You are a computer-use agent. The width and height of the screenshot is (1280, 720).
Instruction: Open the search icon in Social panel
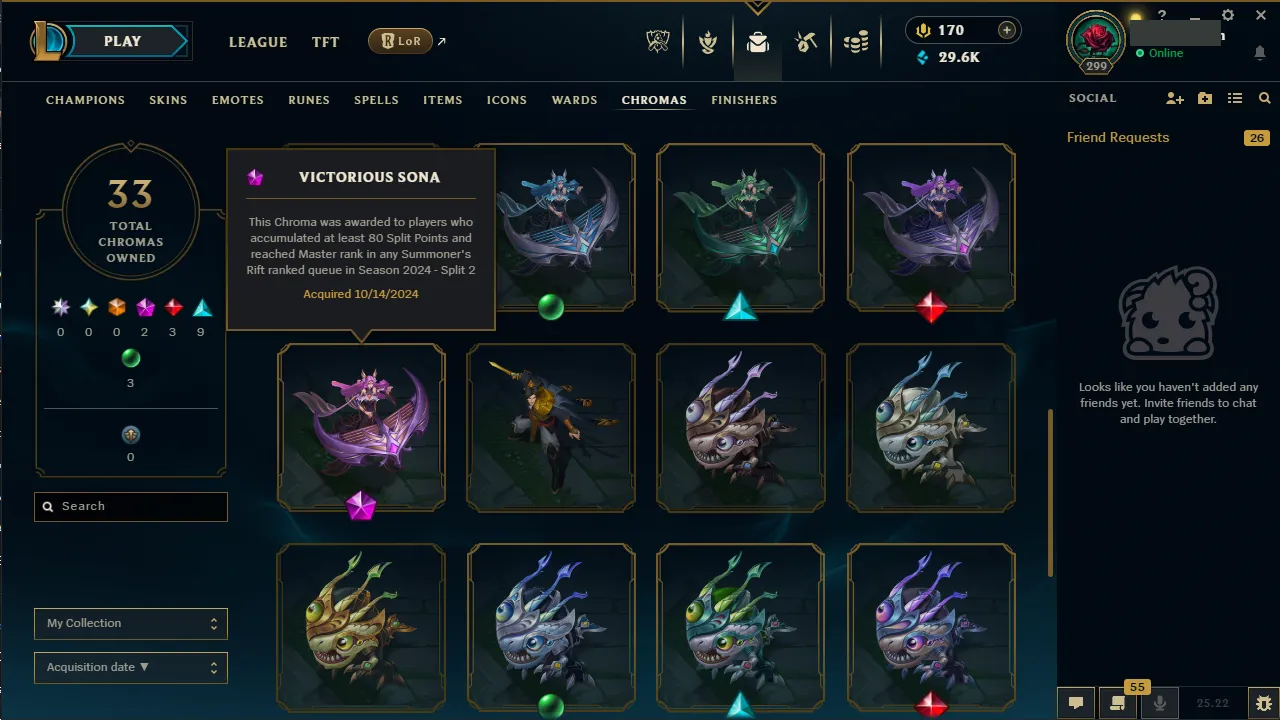pyautogui.click(x=1264, y=98)
